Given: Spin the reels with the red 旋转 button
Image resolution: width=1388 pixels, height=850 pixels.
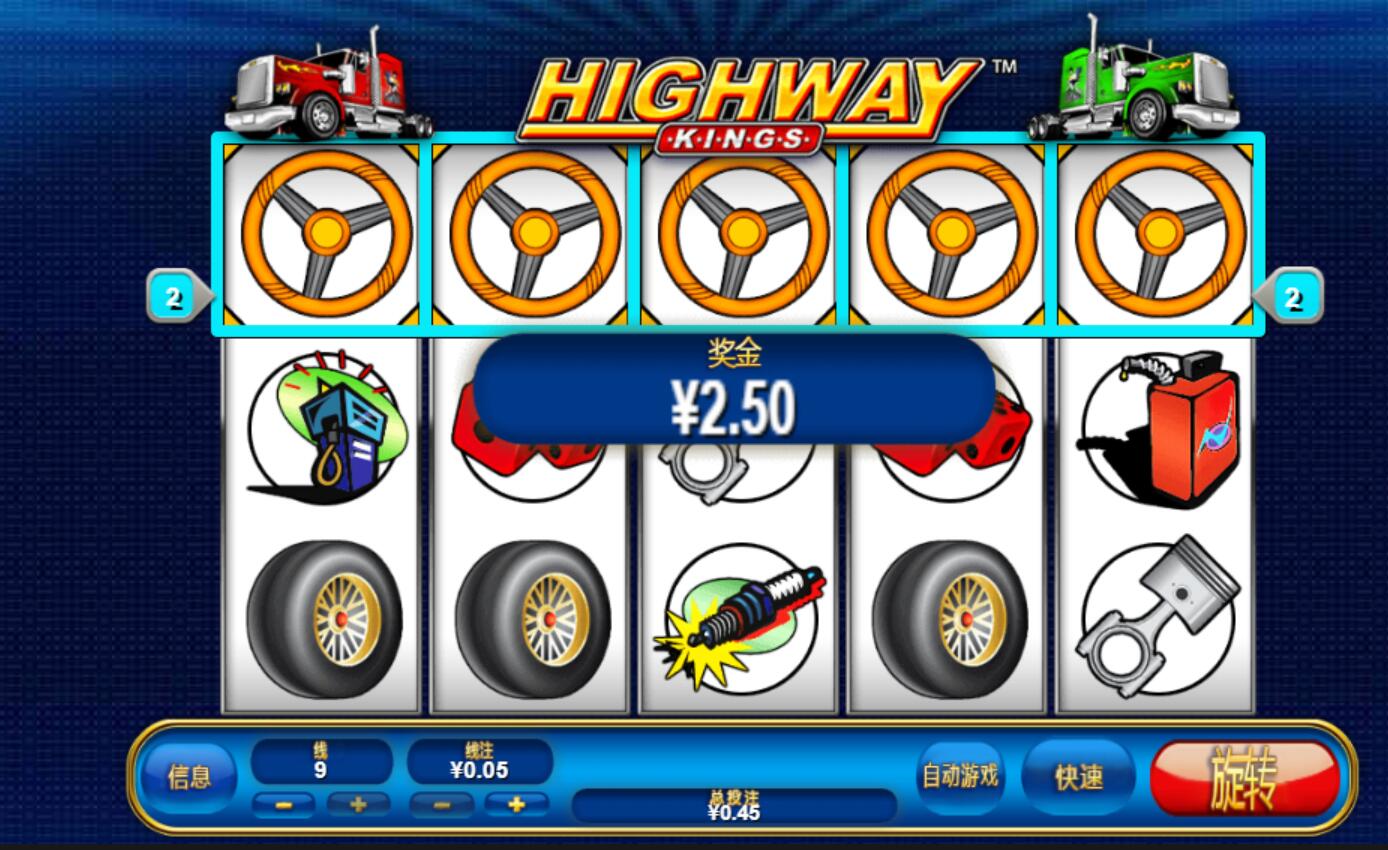Looking at the screenshot, I should [x=1244, y=778].
